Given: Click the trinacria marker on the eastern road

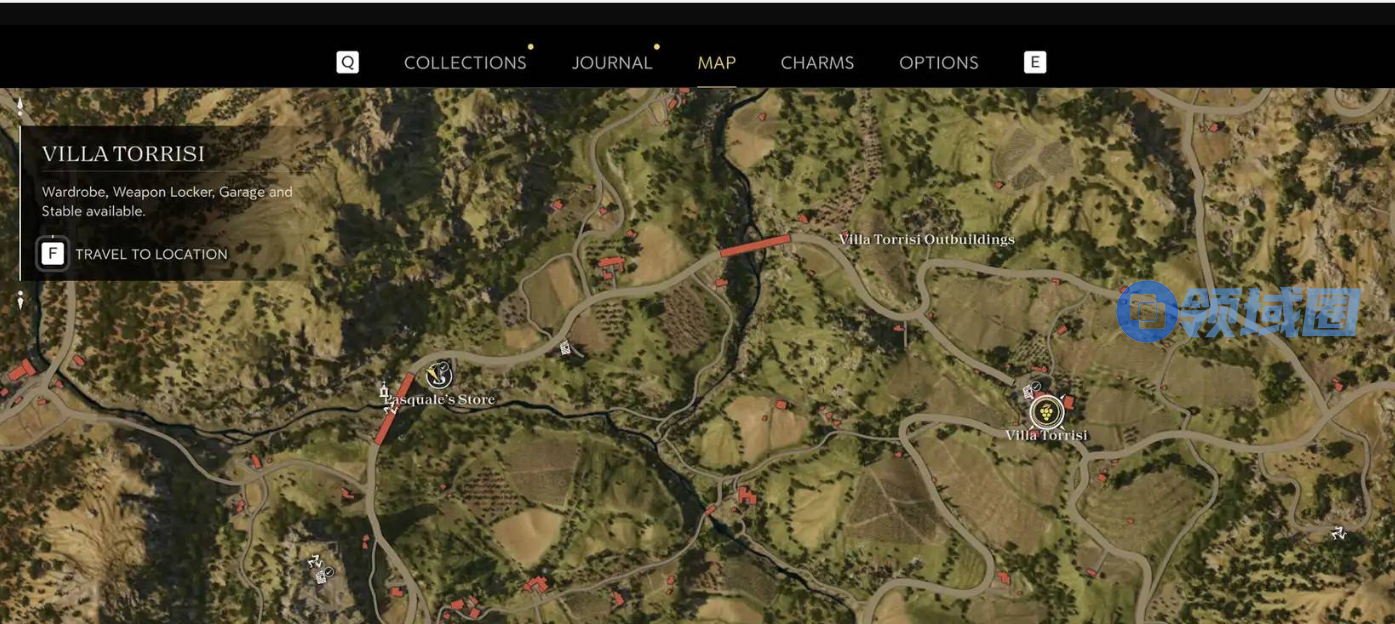Looking at the screenshot, I should 1338,533.
